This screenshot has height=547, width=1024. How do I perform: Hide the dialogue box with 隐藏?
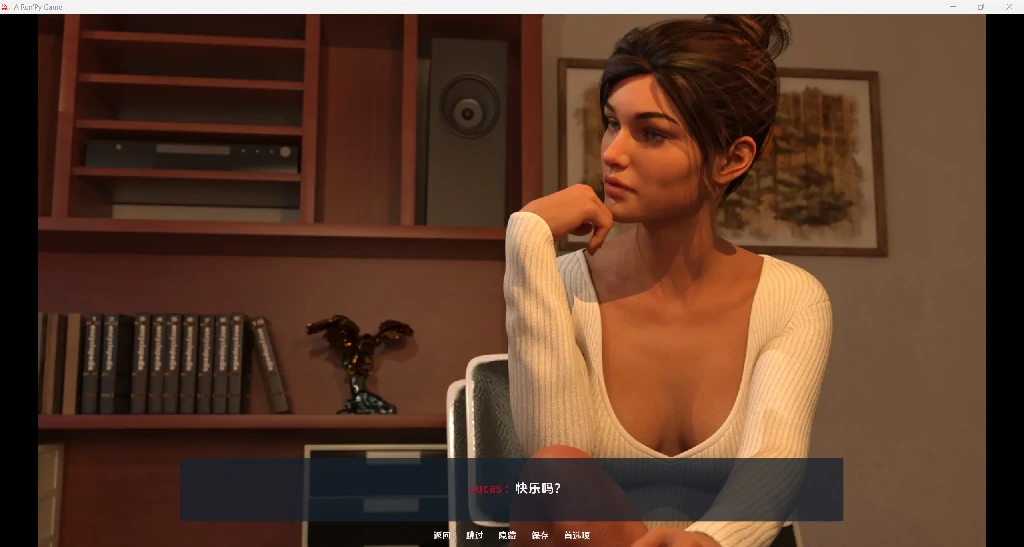pos(507,536)
